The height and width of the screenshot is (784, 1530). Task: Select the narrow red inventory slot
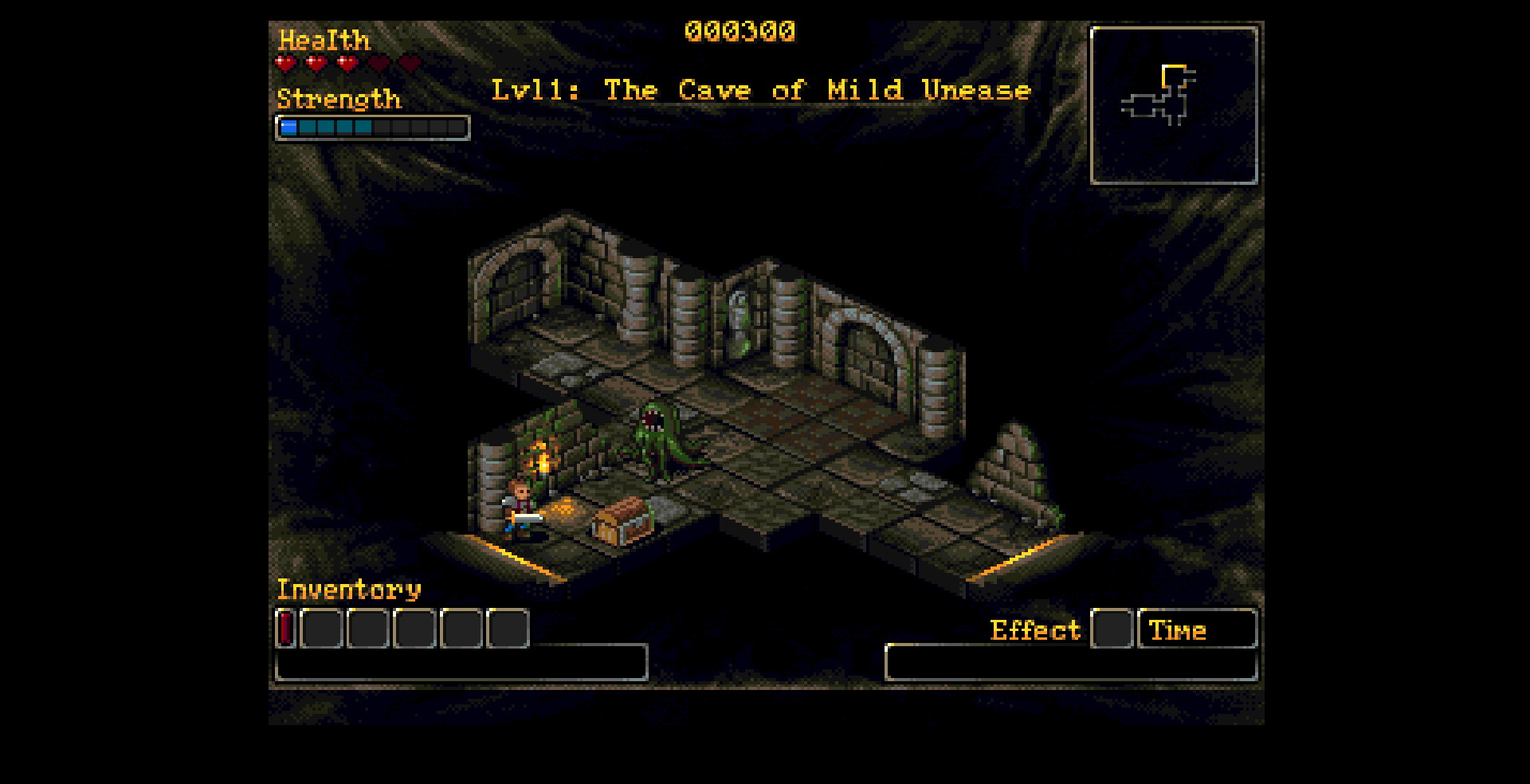pyautogui.click(x=286, y=628)
